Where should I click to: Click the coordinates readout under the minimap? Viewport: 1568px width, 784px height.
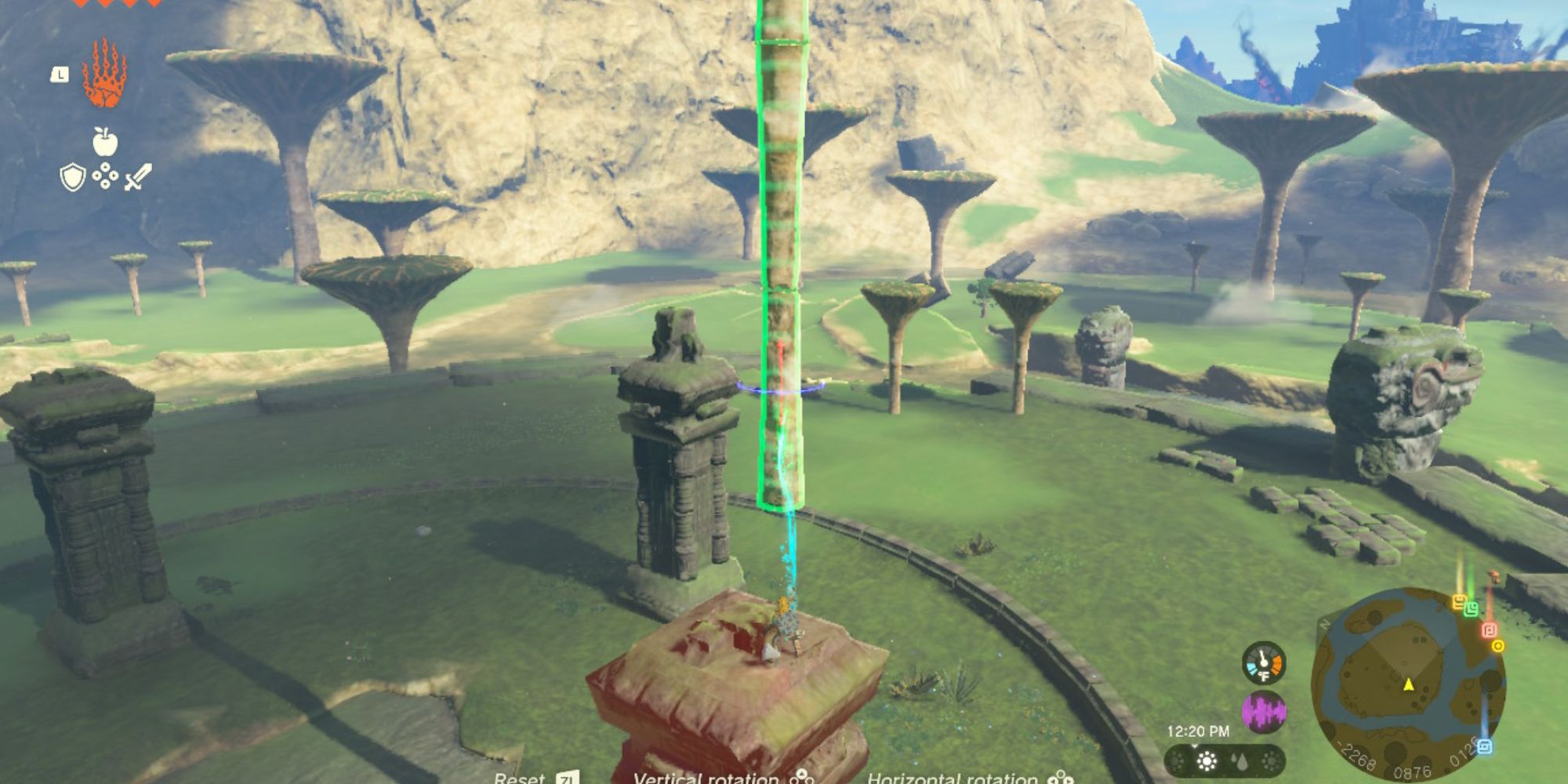click(x=1412, y=773)
